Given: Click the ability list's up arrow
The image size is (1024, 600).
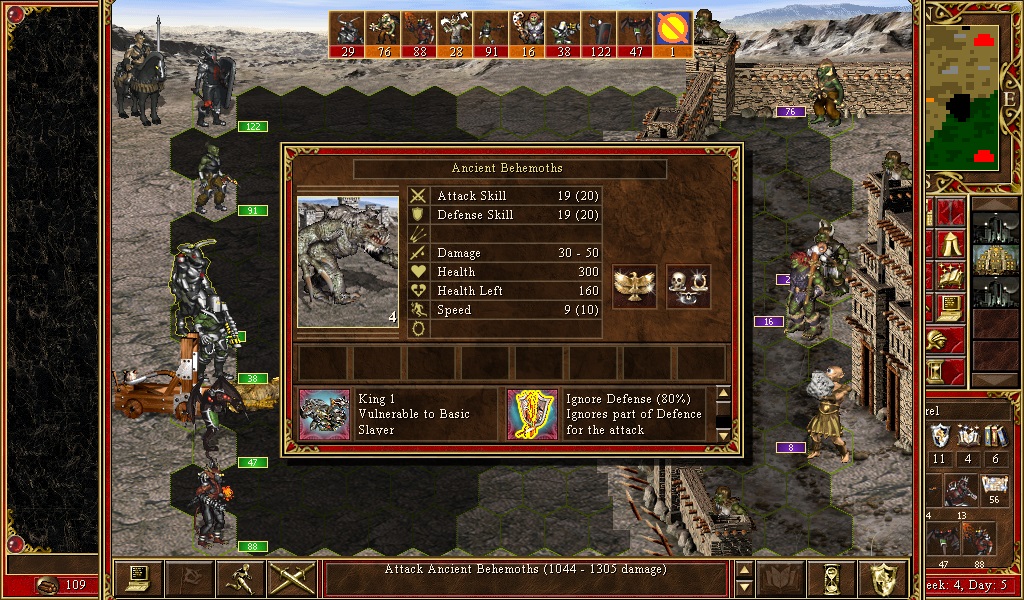Looking at the screenshot, I should [x=724, y=394].
